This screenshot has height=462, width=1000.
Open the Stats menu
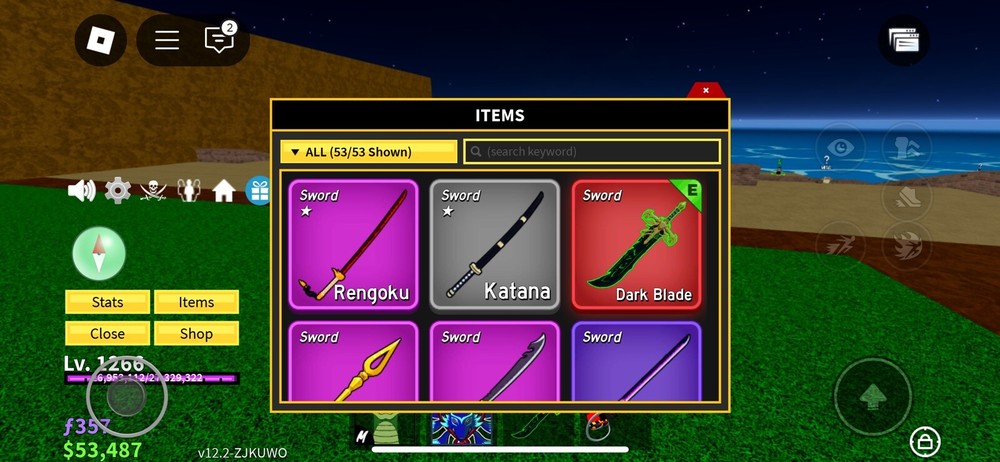click(108, 302)
